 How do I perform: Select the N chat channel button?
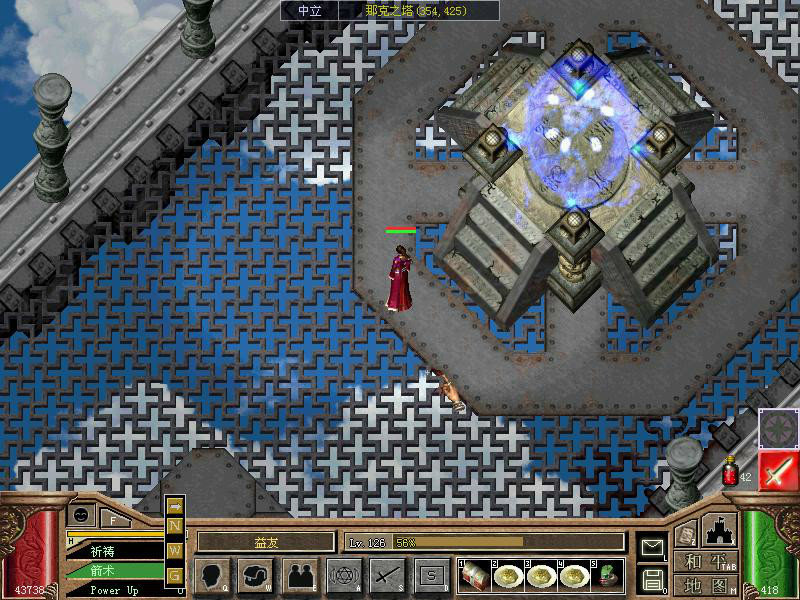[x=175, y=526]
